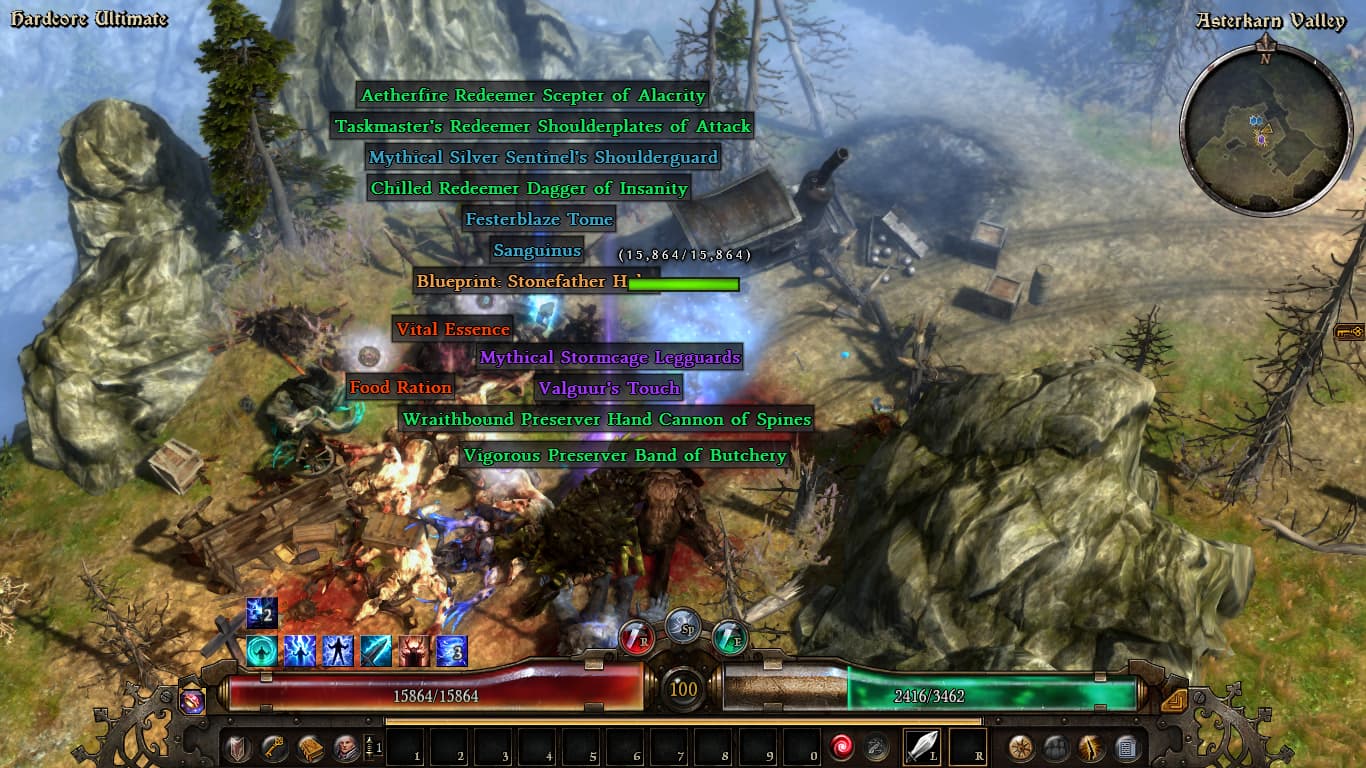
Task: Use the red health potion button
Action: (x=636, y=637)
